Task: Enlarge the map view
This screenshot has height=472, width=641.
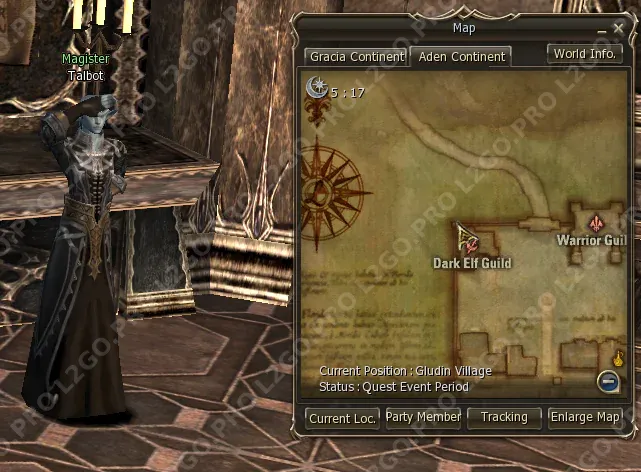Action: [x=586, y=417]
